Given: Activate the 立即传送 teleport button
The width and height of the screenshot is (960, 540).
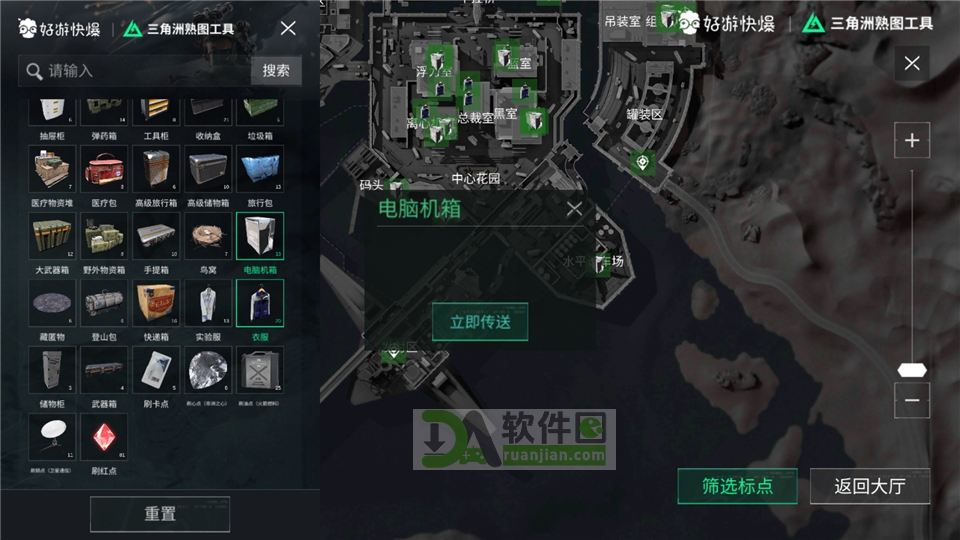Looking at the screenshot, I should coord(480,321).
